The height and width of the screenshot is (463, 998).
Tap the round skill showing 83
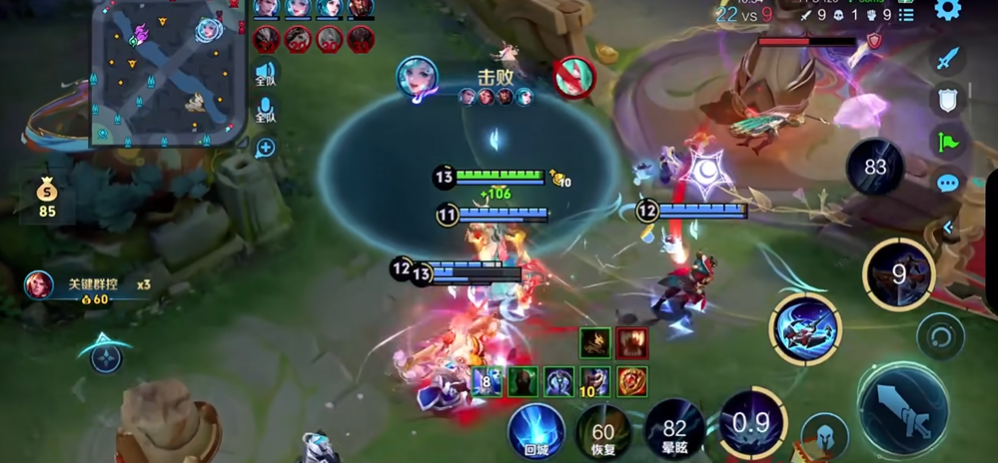875,167
